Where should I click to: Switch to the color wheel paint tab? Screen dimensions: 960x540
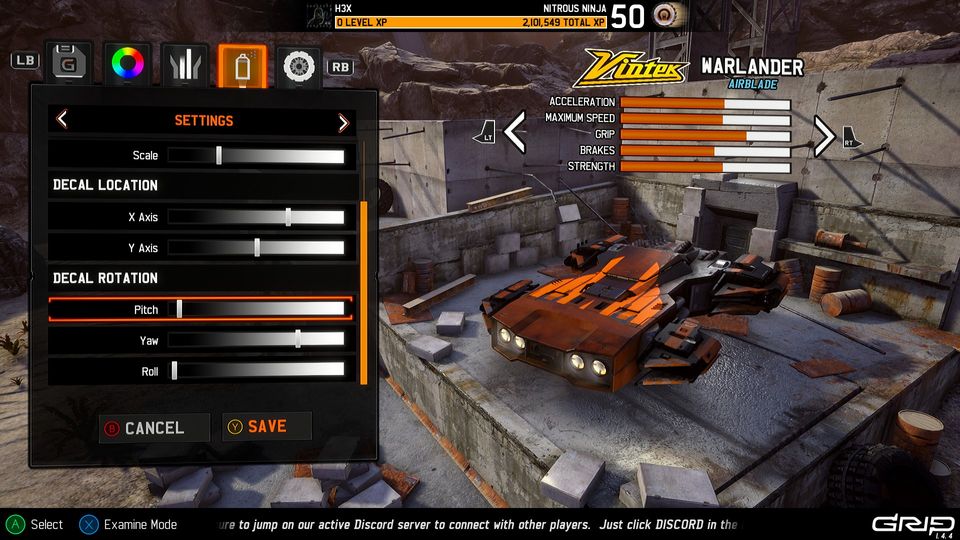click(128, 64)
